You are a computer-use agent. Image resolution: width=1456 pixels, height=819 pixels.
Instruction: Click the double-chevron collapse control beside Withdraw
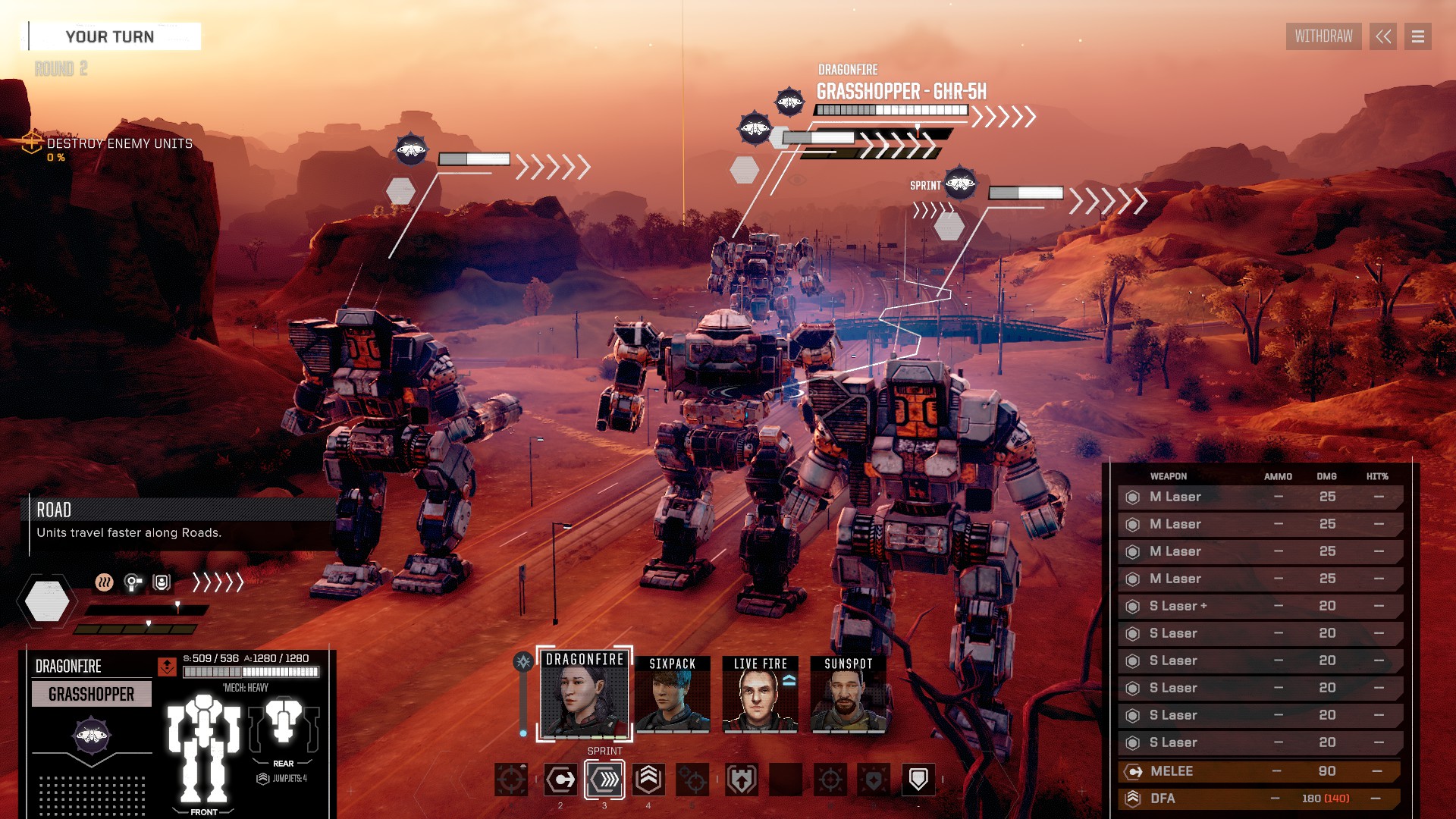point(1383,36)
